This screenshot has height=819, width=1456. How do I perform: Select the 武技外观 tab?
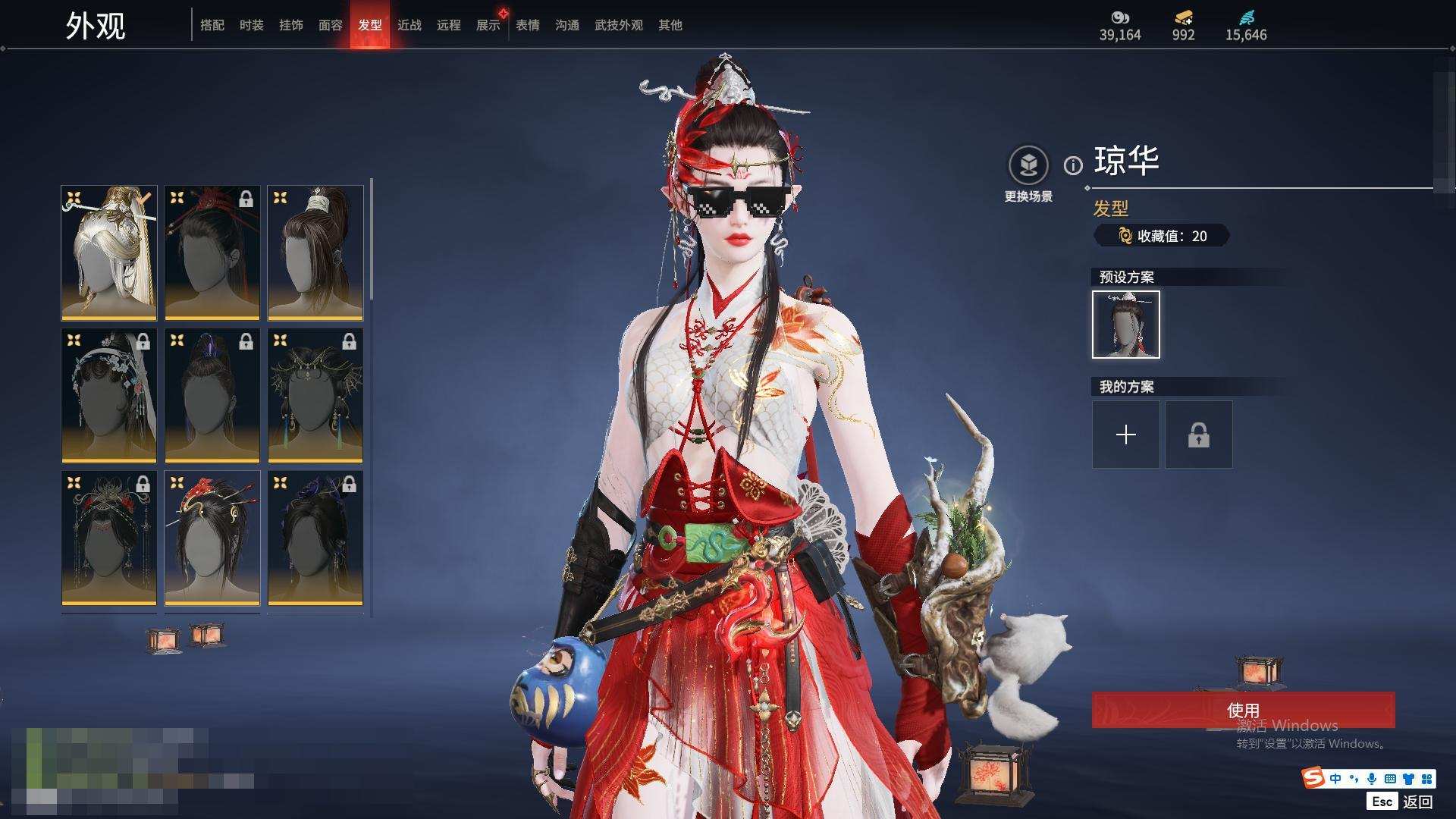tap(618, 25)
